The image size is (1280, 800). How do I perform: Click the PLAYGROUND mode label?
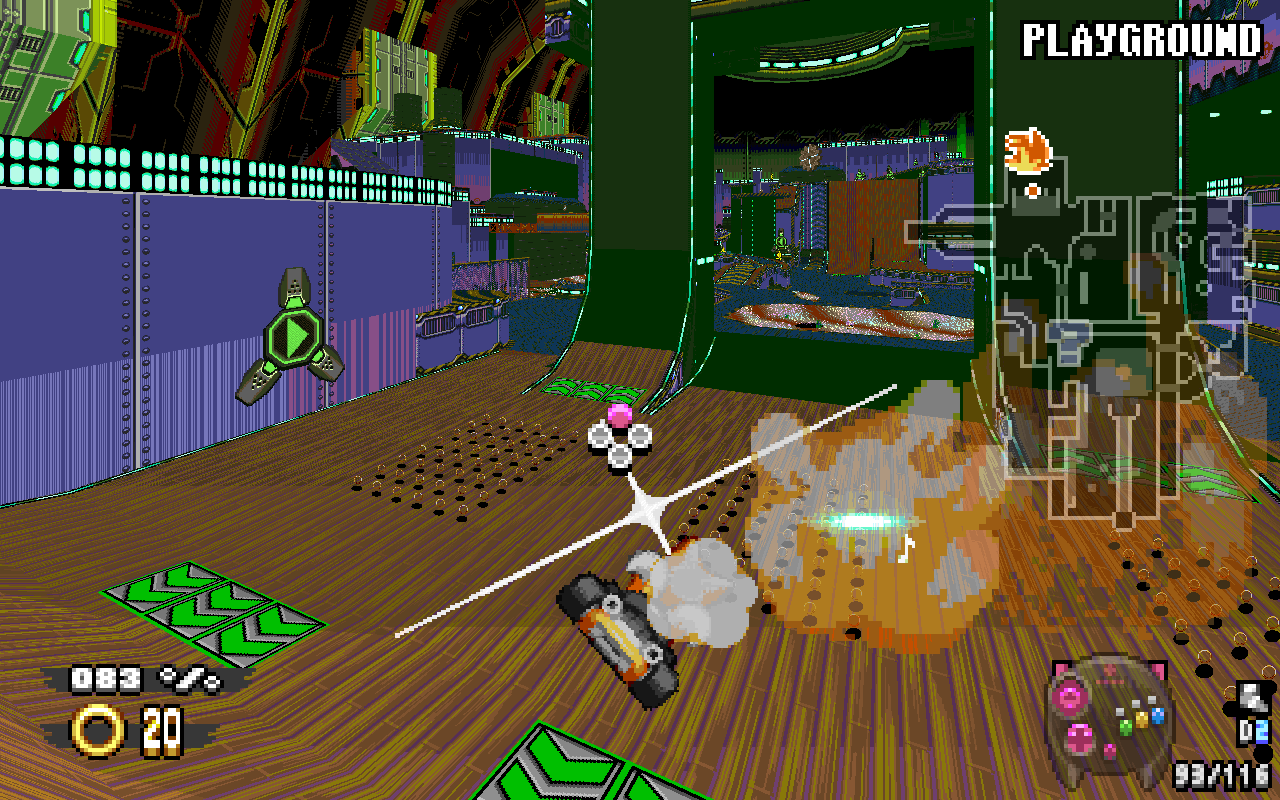tap(1141, 41)
